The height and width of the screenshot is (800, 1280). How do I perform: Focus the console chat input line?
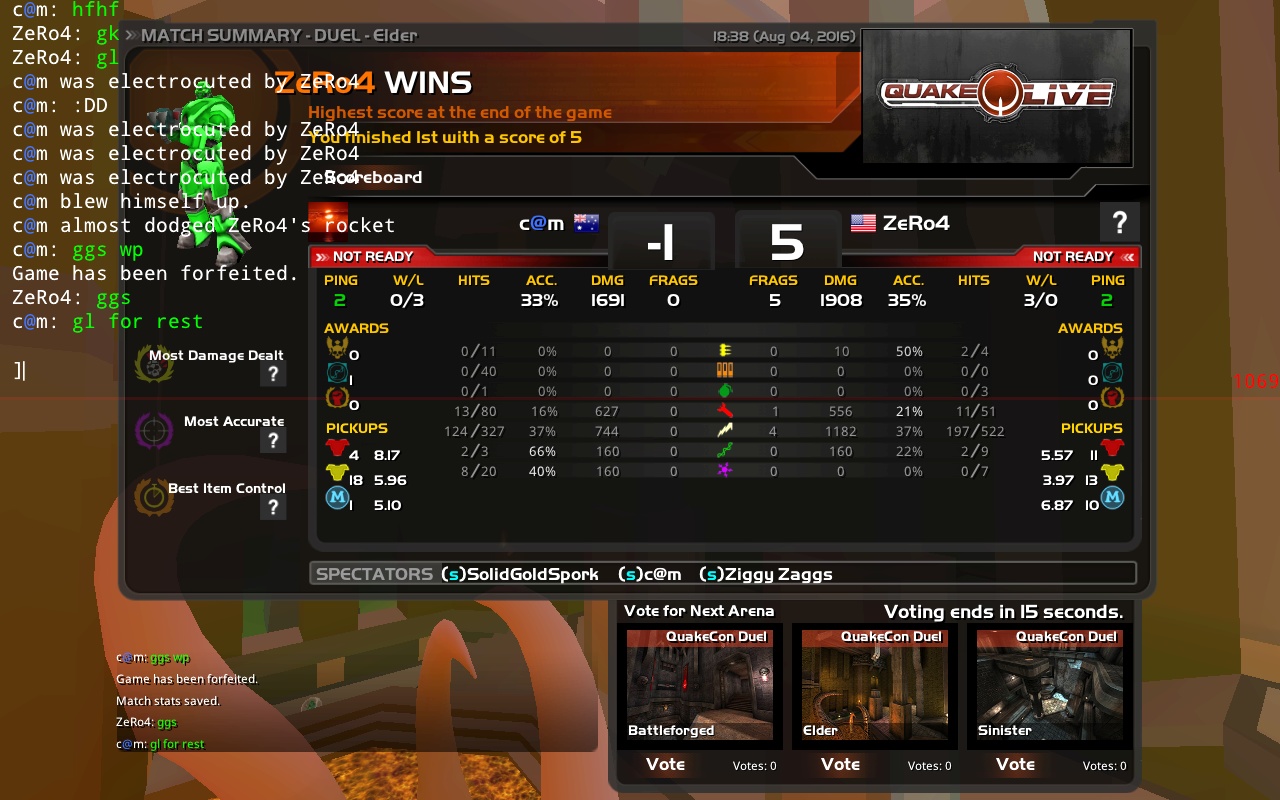(x=150, y=371)
